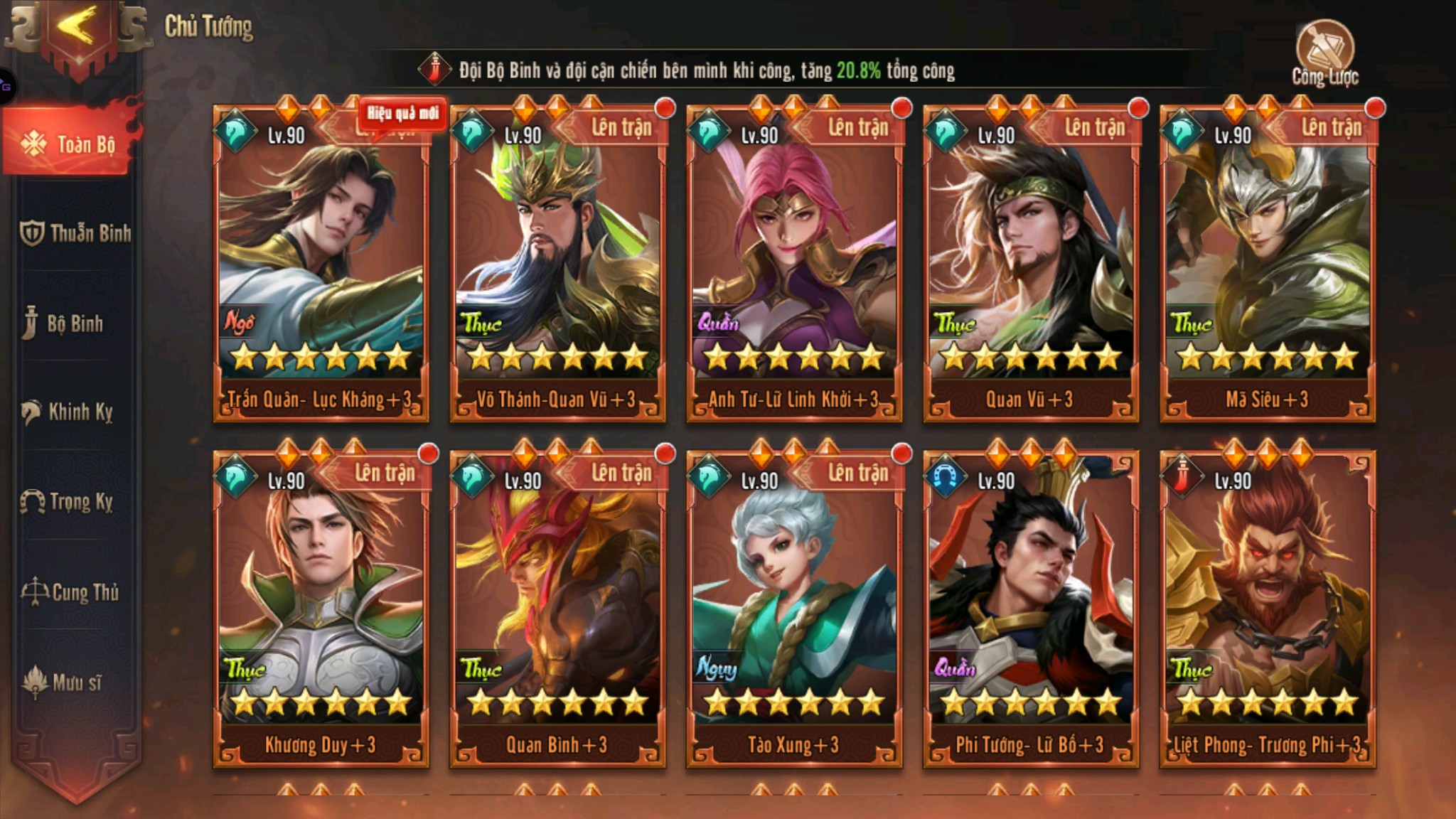Tap the red badge on Mã Siêu+3 card
The width and height of the screenshot is (1456, 819).
pyautogui.click(x=1375, y=107)
